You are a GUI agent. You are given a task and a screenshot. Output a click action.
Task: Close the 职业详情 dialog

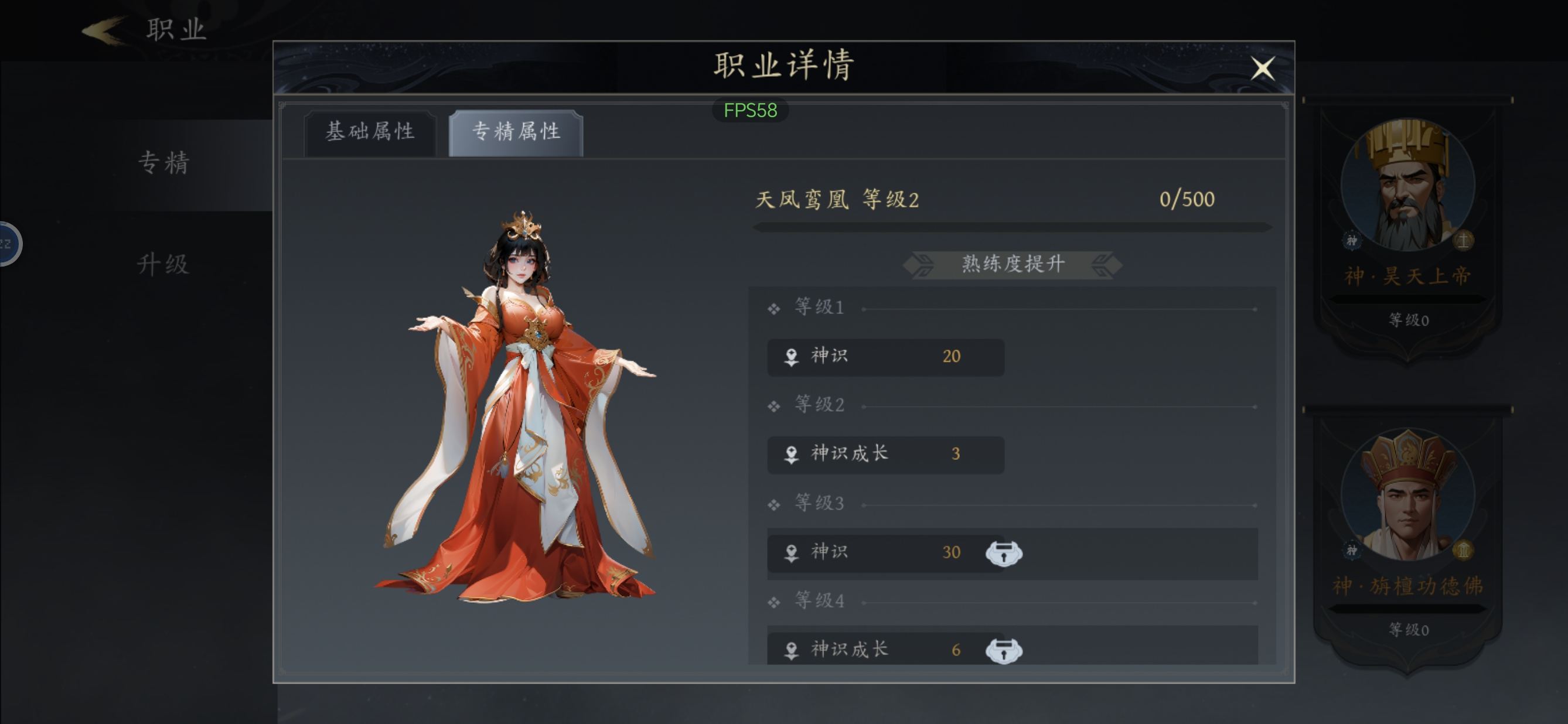[1263, 68]
